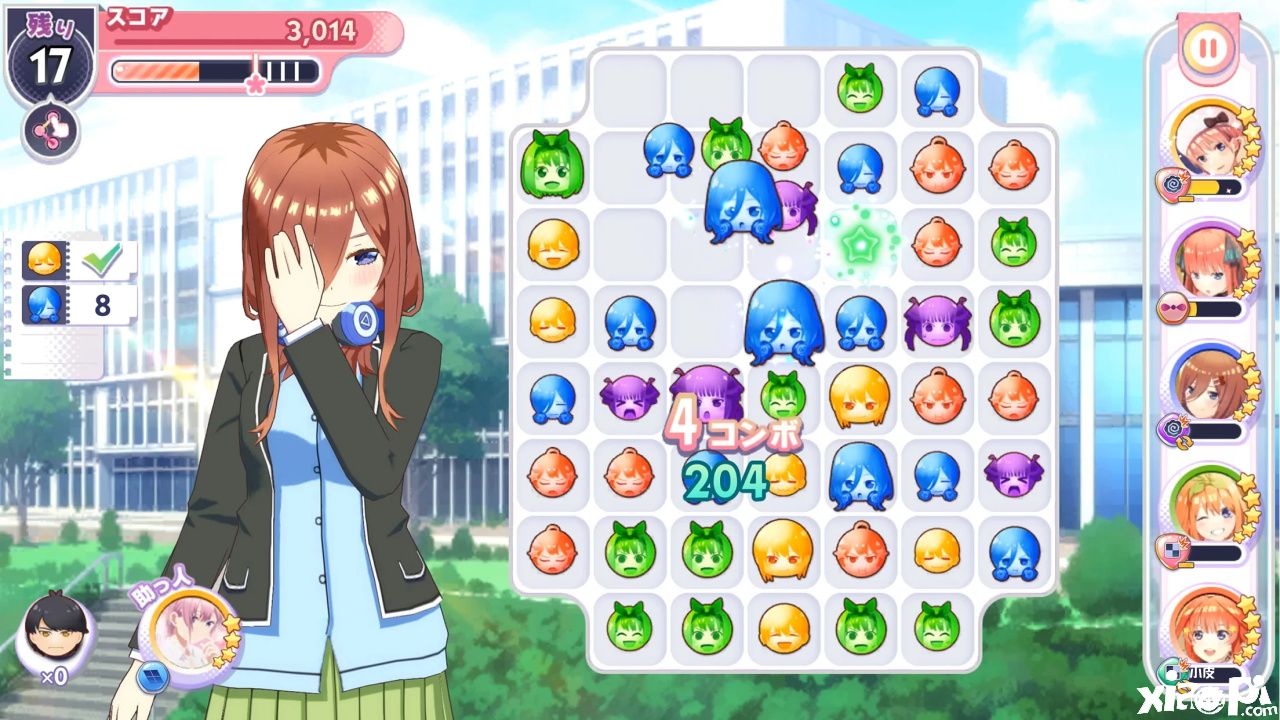Use the black-haired boy item
The width and height of the screenshot is (1280, 720).
[x=54, y=632]
